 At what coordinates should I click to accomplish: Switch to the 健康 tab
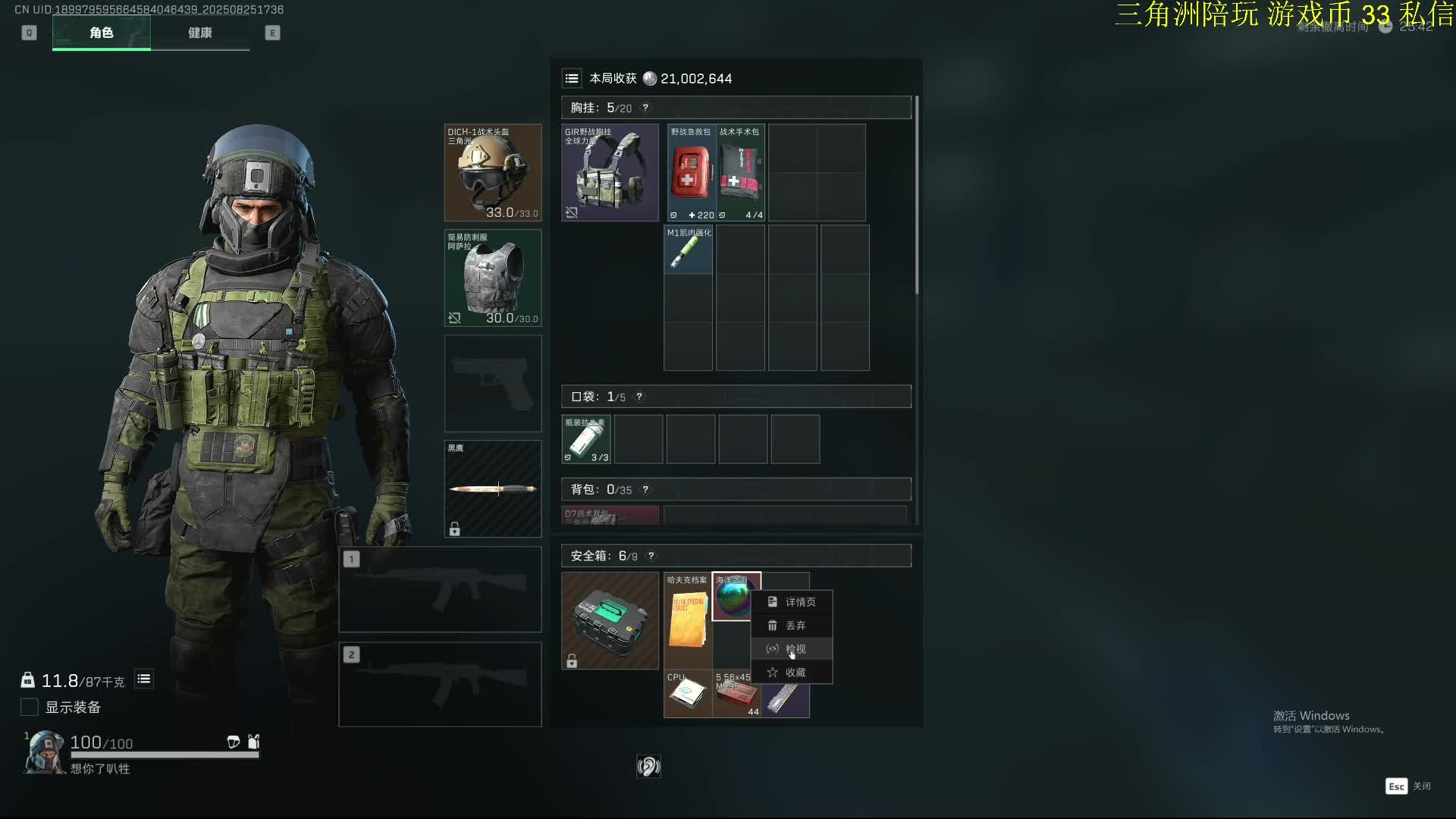[x=199, y=33]
